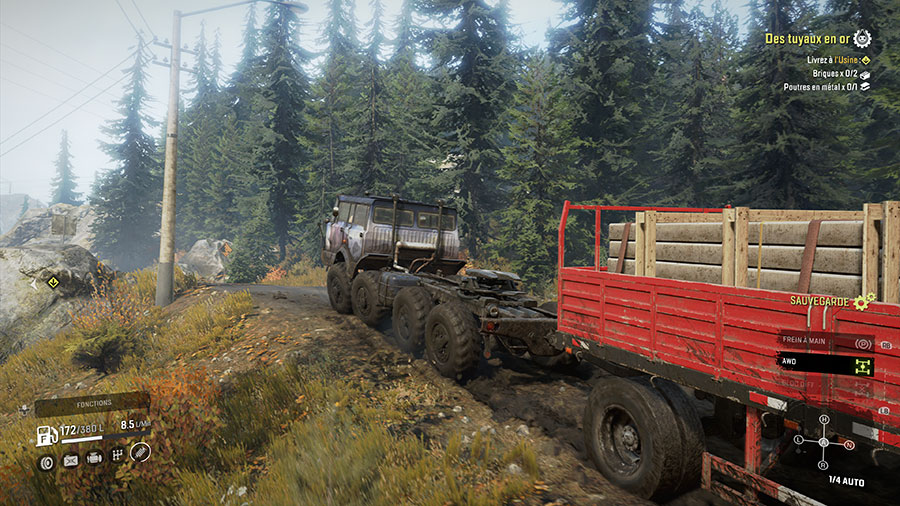Select the gearbox damage status icon
This screenshot has height=506, width=900.
click(117, 455)
